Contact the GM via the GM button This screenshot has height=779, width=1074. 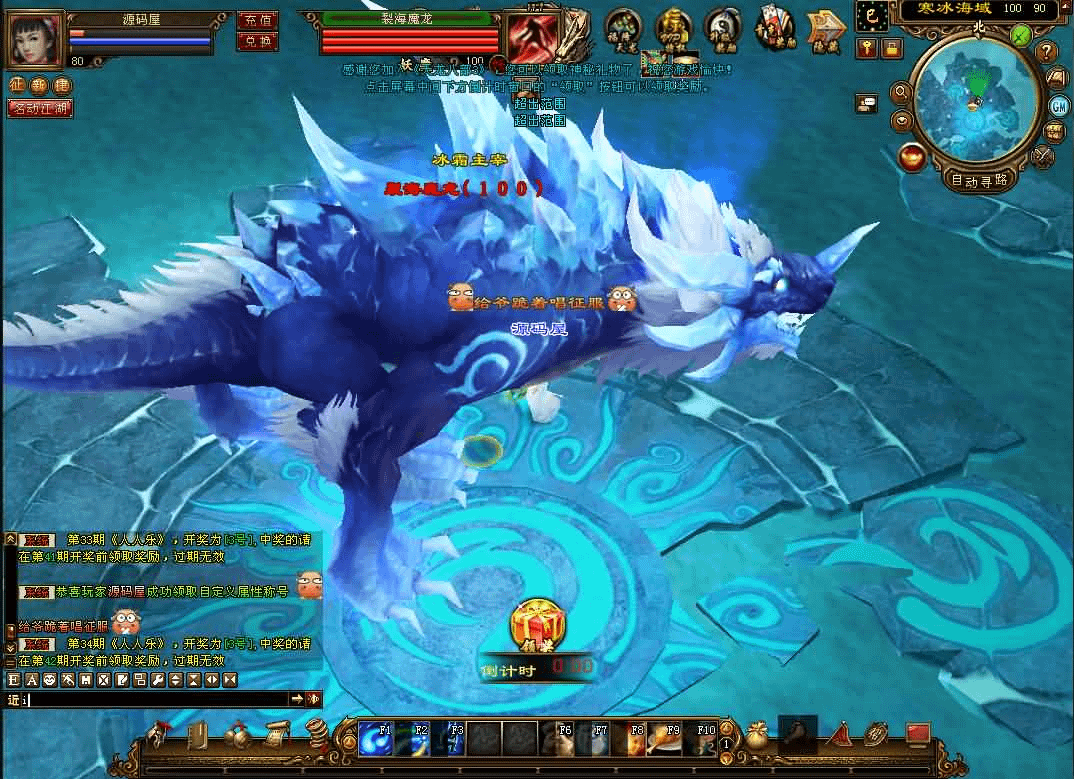pyautogui.click(x=1059, y=106)
